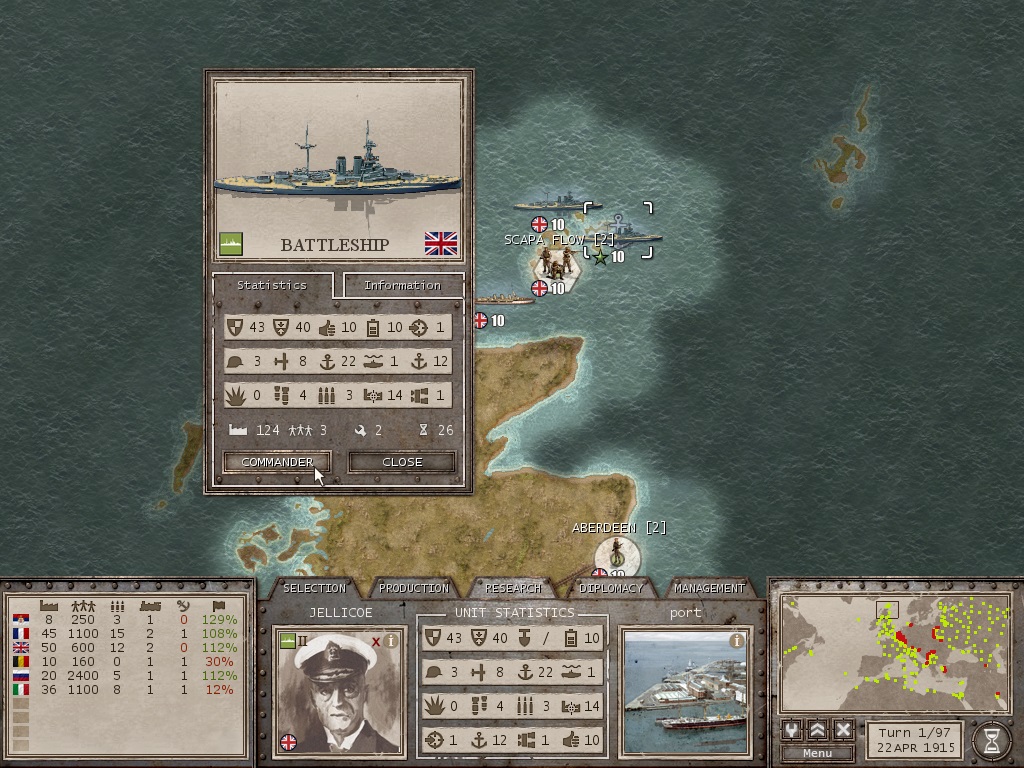Screen dimensions: 1024x768
Task: Go to the Diplomacy tab
Action: pos(611,588)
